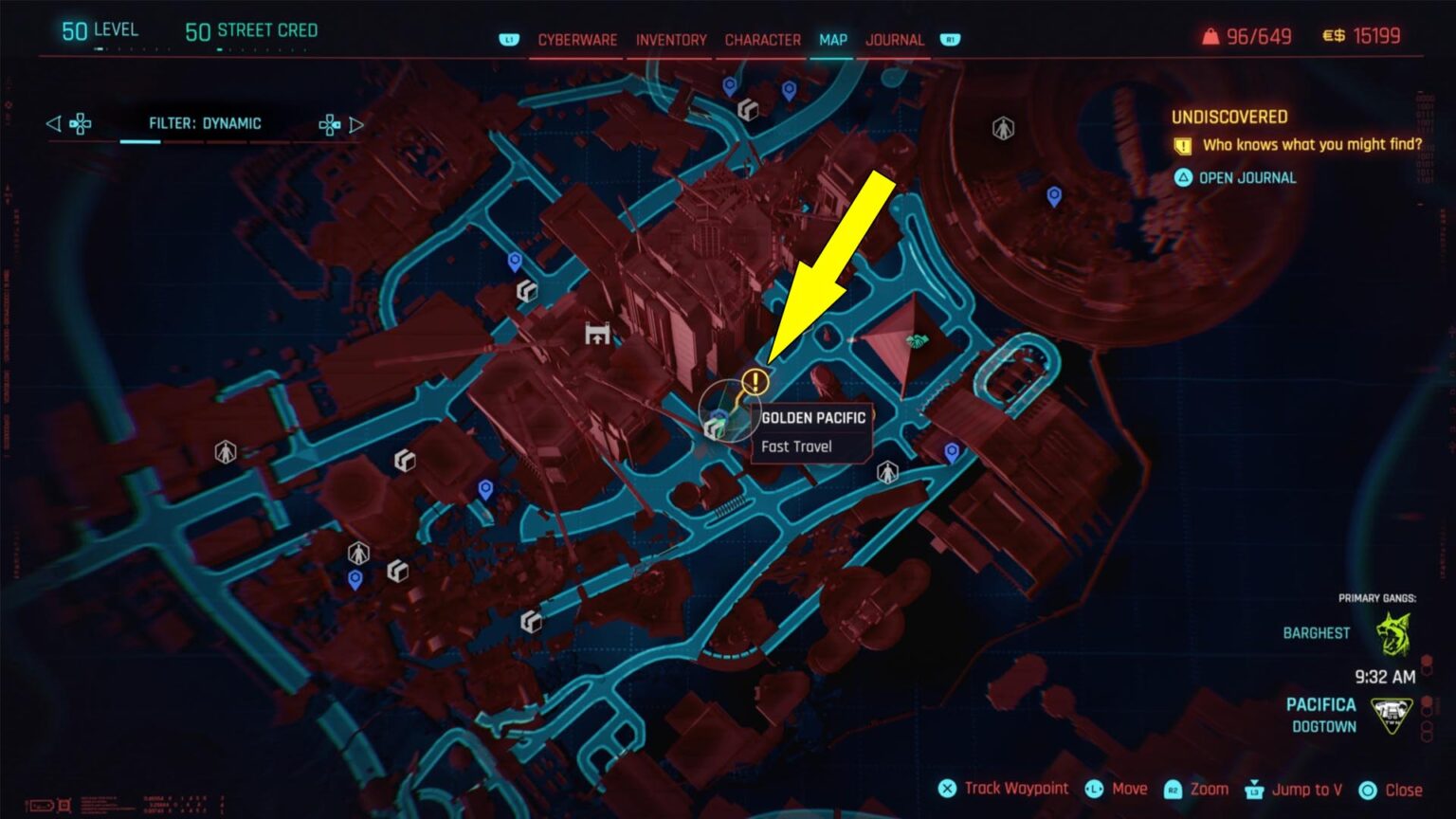Select the Dogtown district crest beside Pacifica
The width and height of the screenshot is (1456, 819).
coord(1391,713)
